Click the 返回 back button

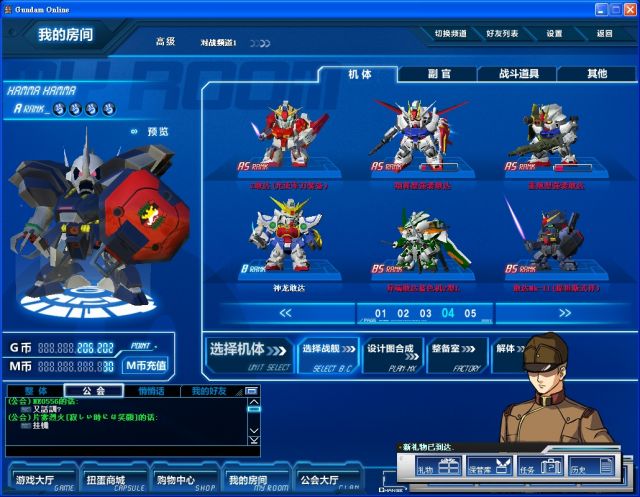click(604, 33)
